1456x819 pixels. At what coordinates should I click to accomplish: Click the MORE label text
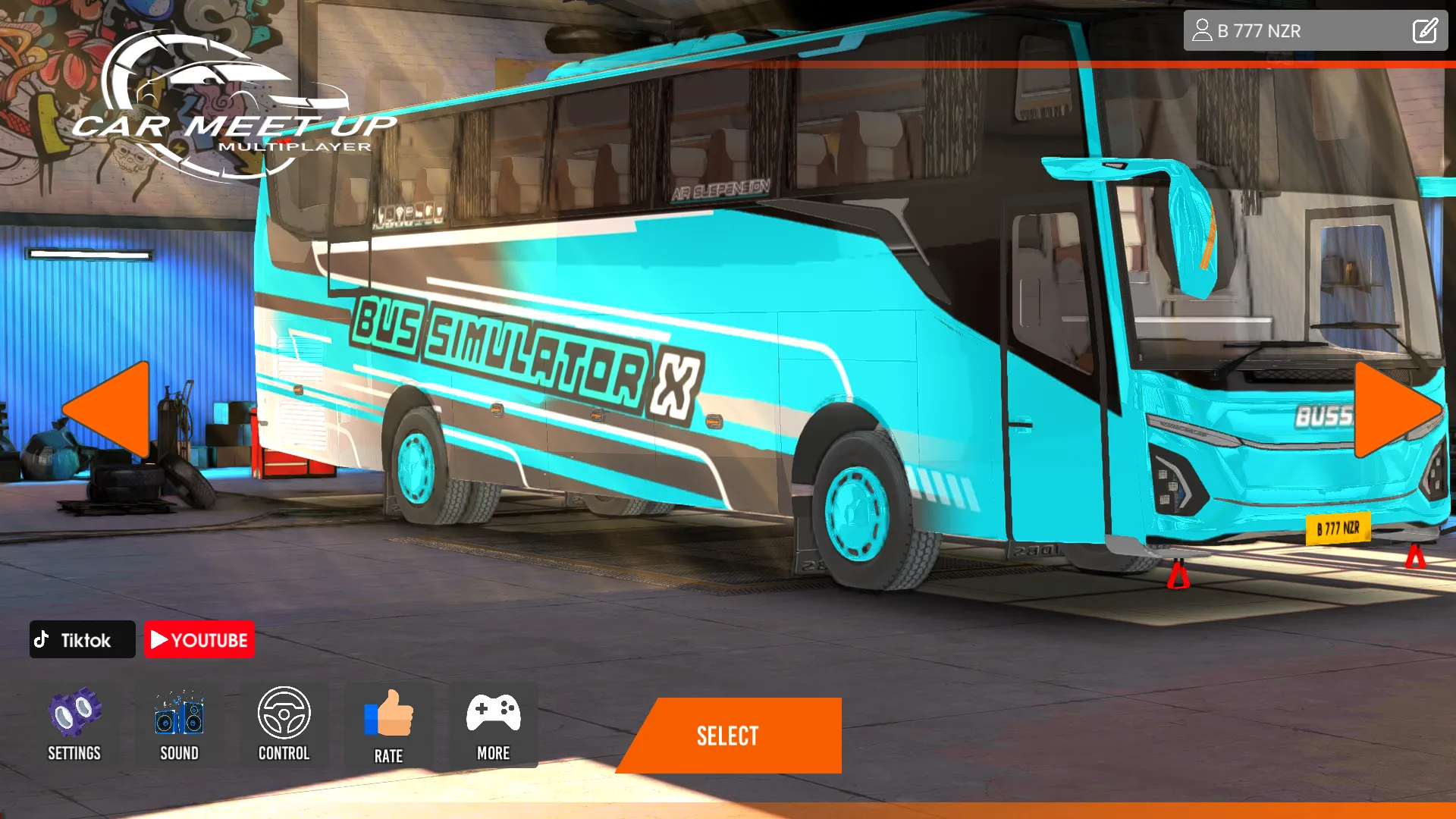coord(494,753)
